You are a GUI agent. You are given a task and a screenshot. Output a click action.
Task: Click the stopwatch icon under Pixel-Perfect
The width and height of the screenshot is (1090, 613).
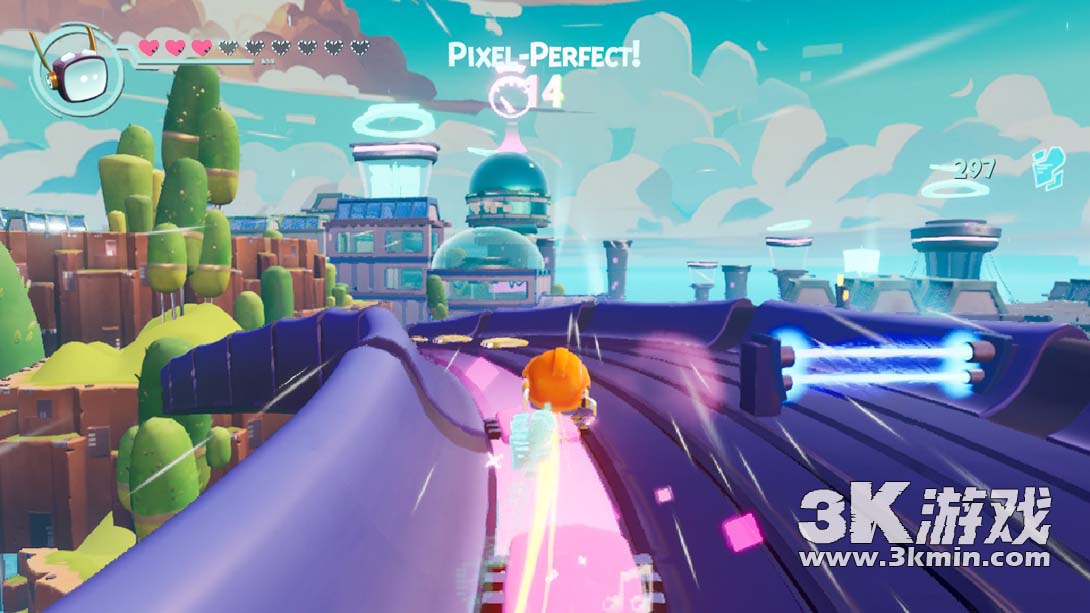pyautogui.click(x=510, y=93)
